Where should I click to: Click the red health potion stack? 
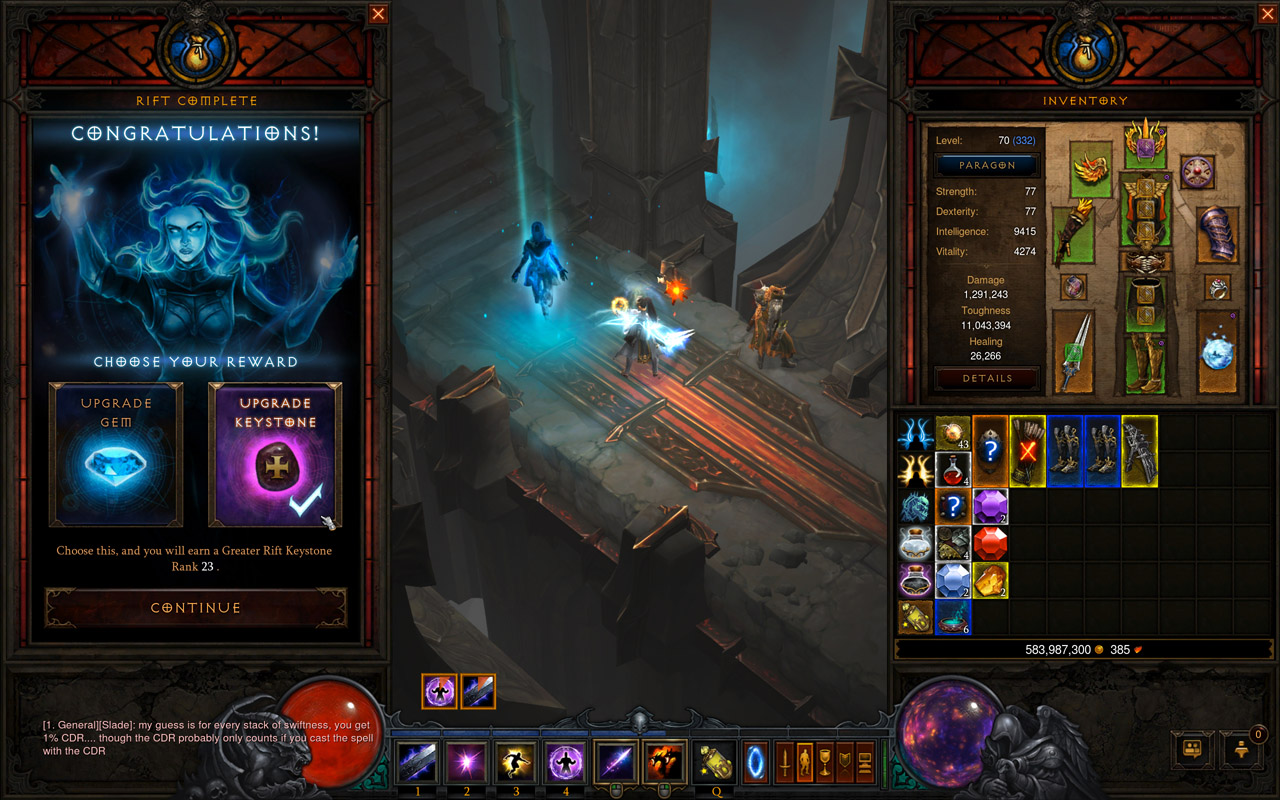953,470
